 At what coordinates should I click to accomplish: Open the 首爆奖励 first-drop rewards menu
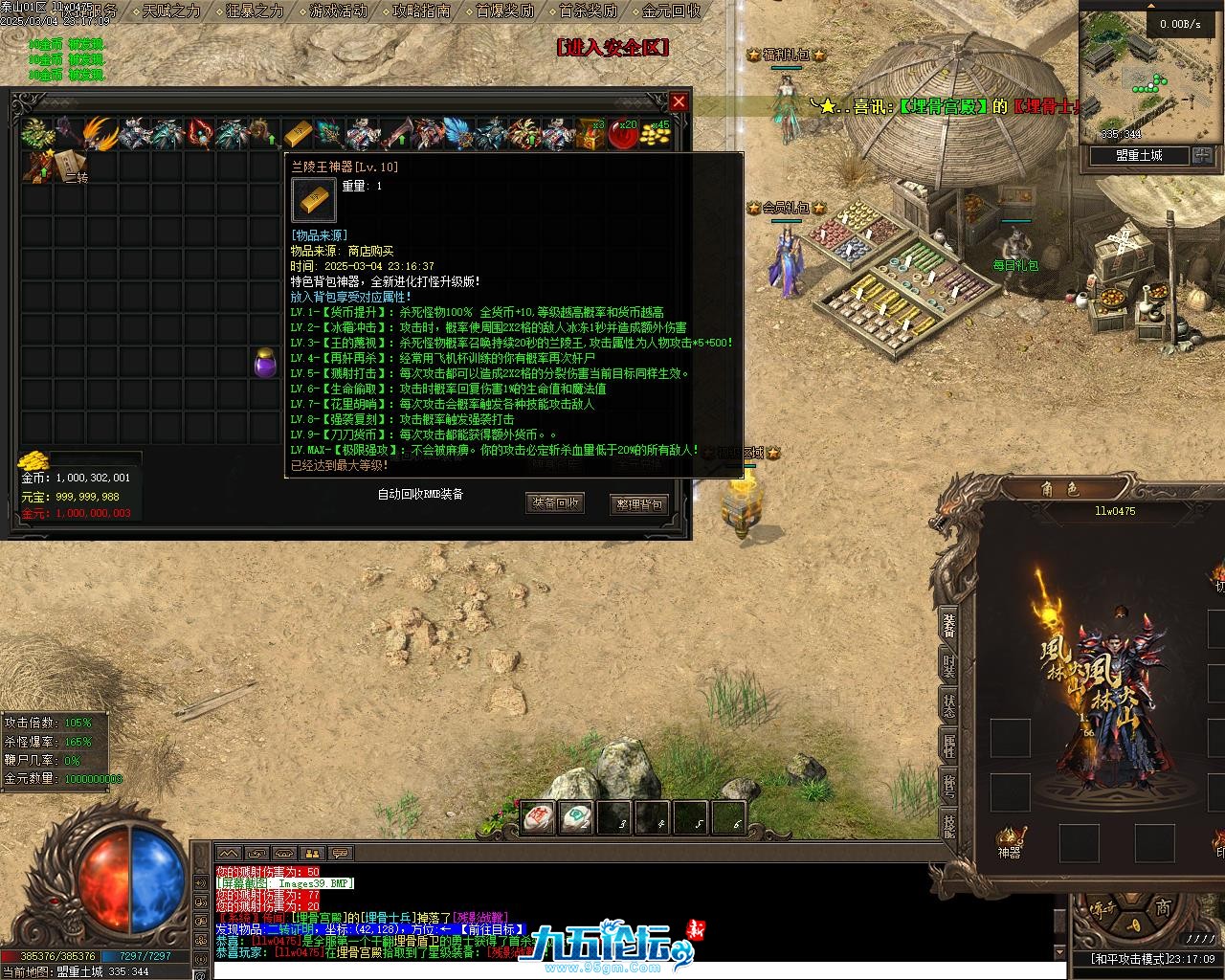[x=504, y=11]
